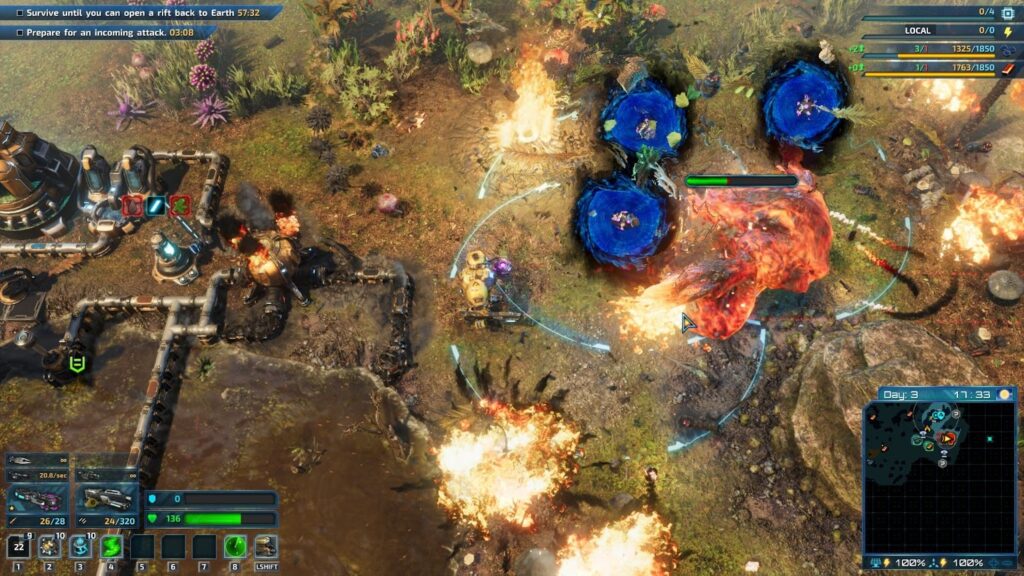This screenshot has width=1024, height=576.
Task: Use the item in hotbar slot 2
Action: pyautogui.click(x=49, y=546)
